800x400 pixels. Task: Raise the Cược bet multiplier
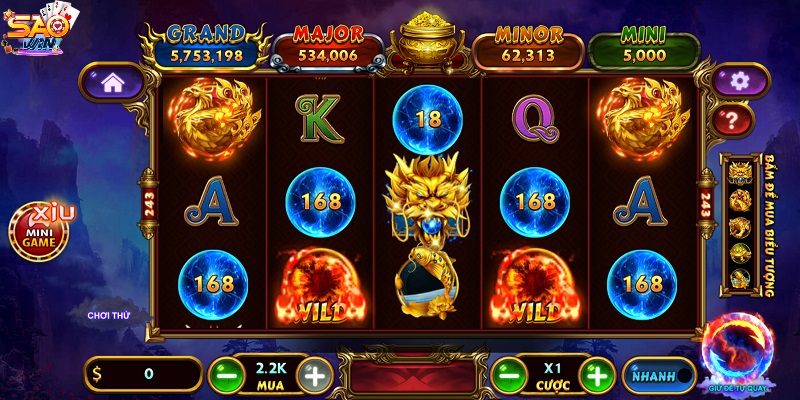coord(598,376)
